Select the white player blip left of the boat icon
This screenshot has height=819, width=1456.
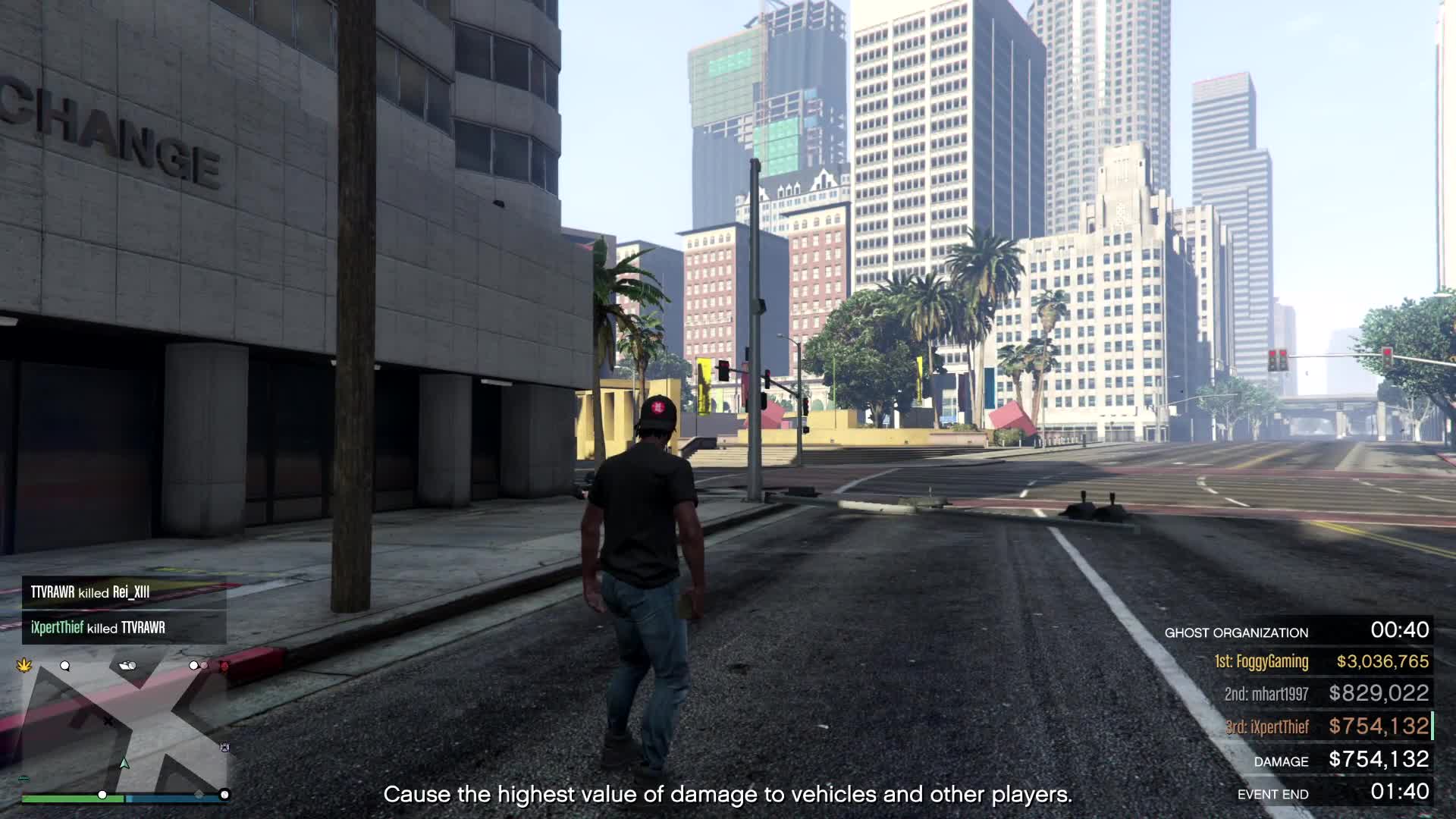pyautogui.click(x=64, y=666)
